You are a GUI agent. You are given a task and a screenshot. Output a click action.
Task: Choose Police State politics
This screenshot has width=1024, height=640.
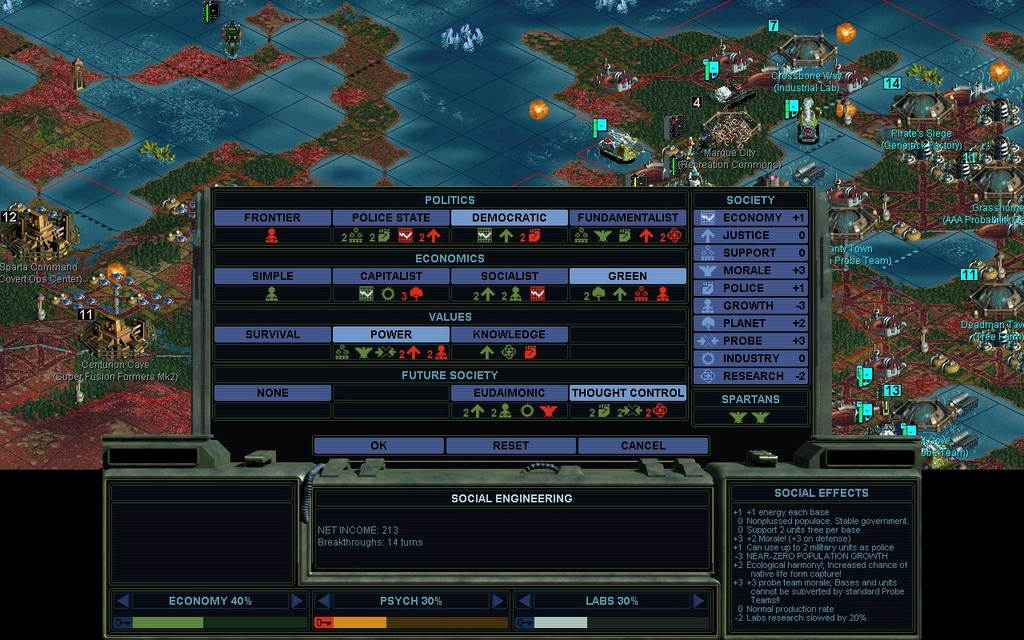(391, 218)
